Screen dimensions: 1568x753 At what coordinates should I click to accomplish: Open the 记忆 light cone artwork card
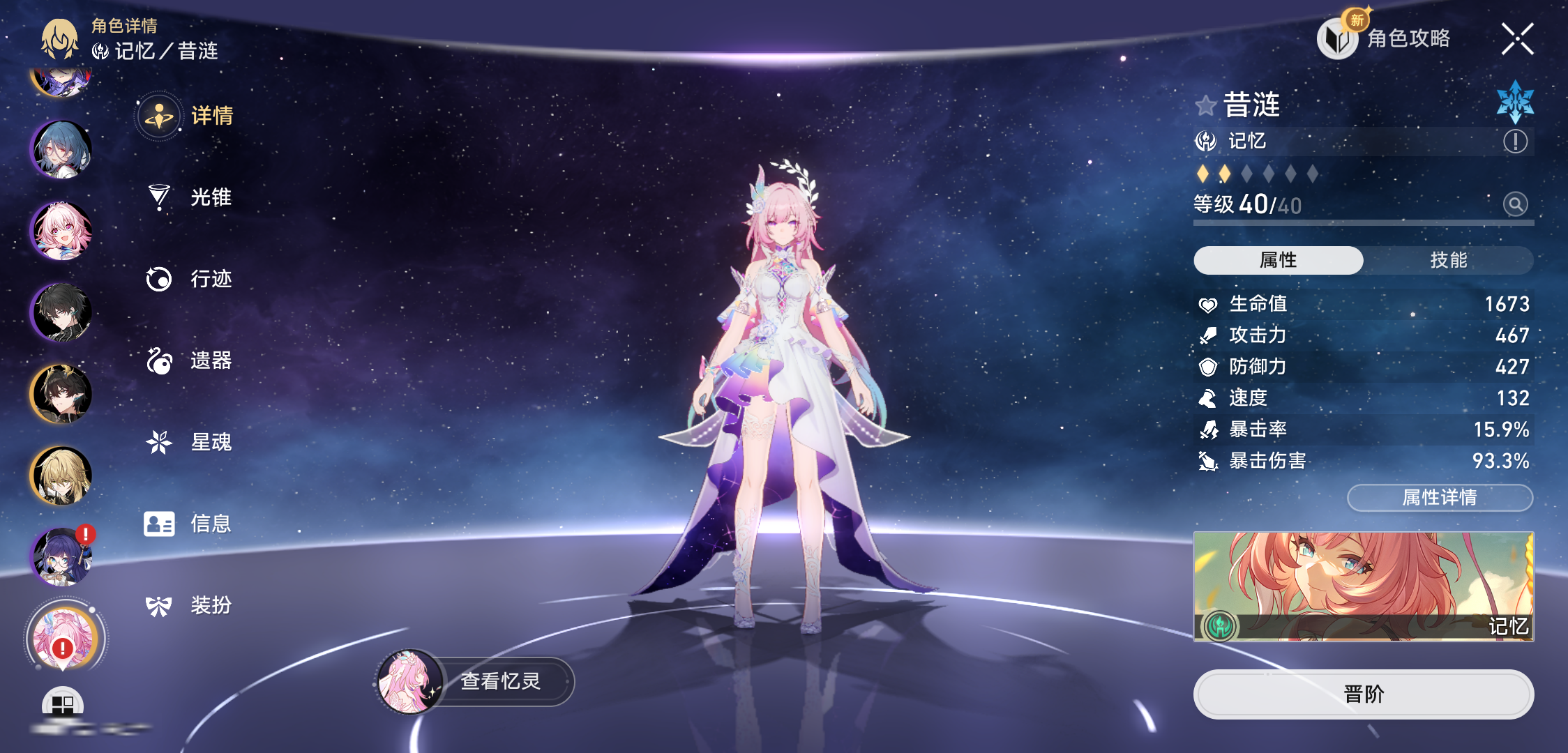click(1363, 586)
